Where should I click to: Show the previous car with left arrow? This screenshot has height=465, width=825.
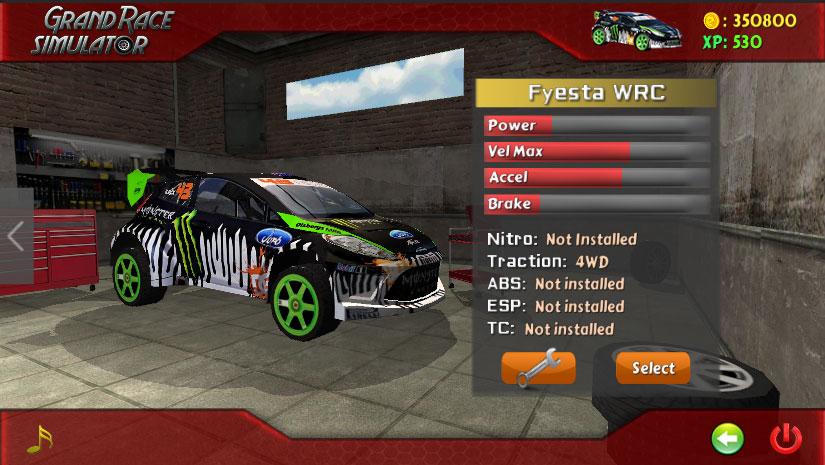[15, 236]
